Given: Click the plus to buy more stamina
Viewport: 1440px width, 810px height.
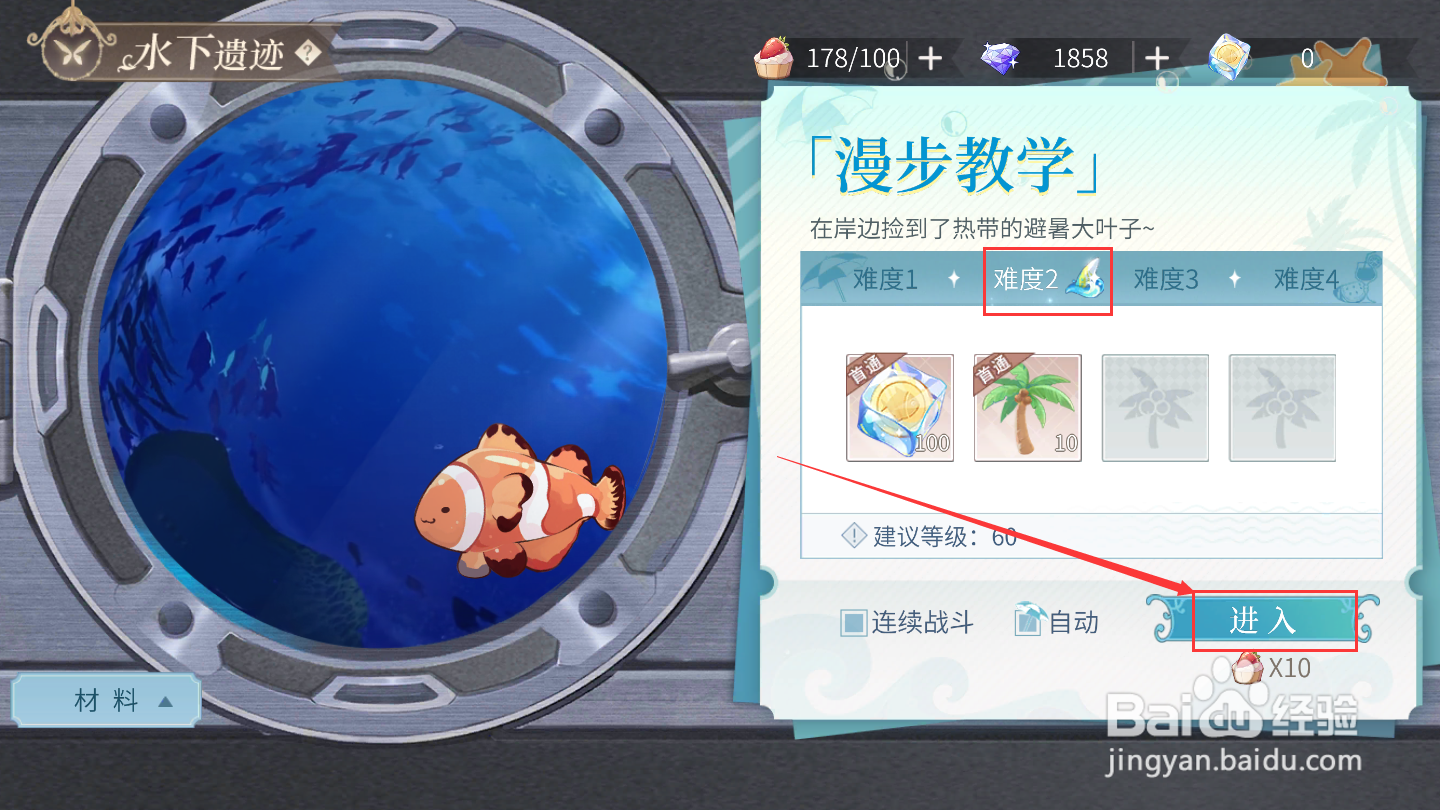Looking at the screenshot, I should (x=931, y=58).
